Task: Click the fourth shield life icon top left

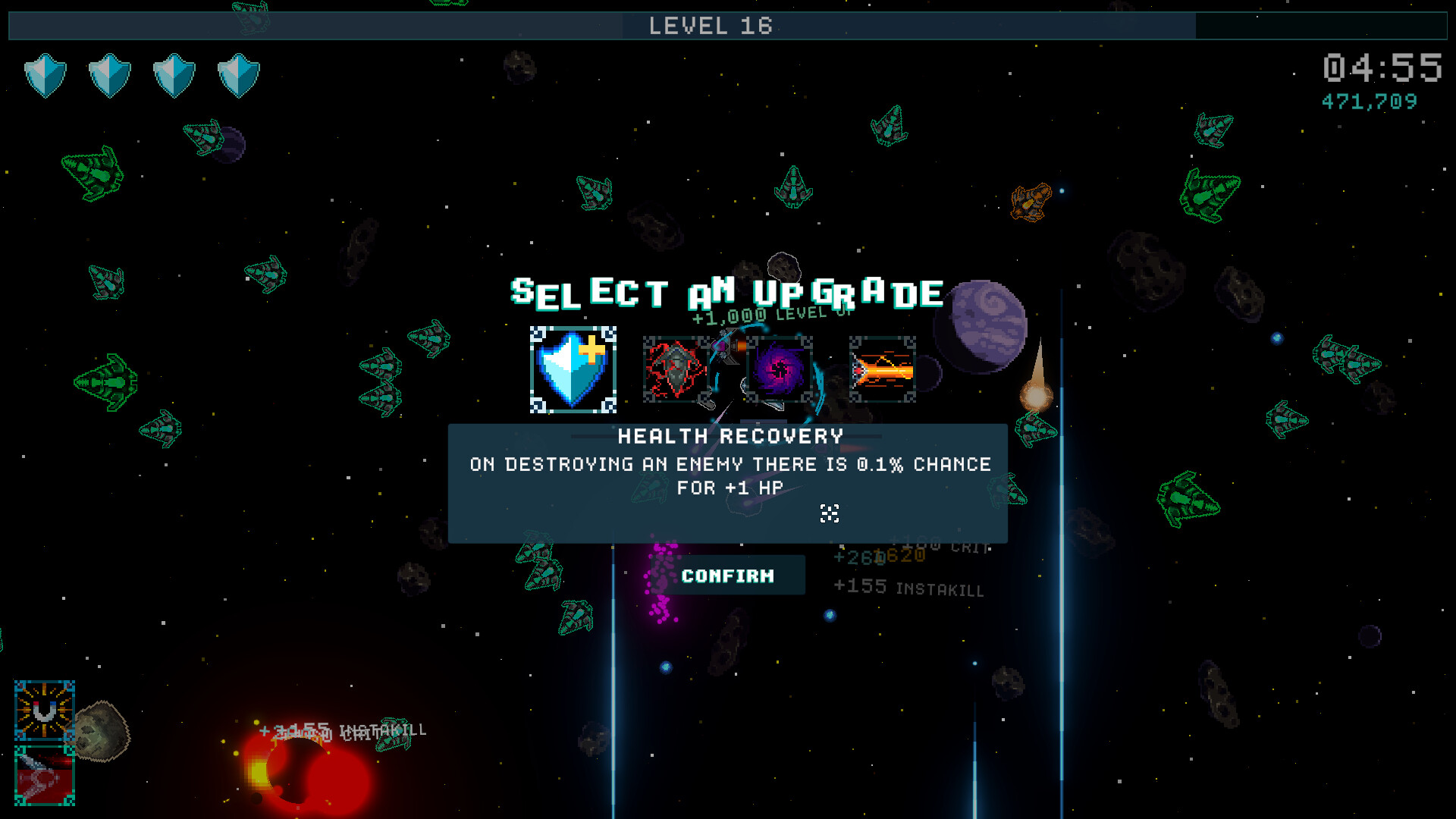Action: tap(237, 75)
